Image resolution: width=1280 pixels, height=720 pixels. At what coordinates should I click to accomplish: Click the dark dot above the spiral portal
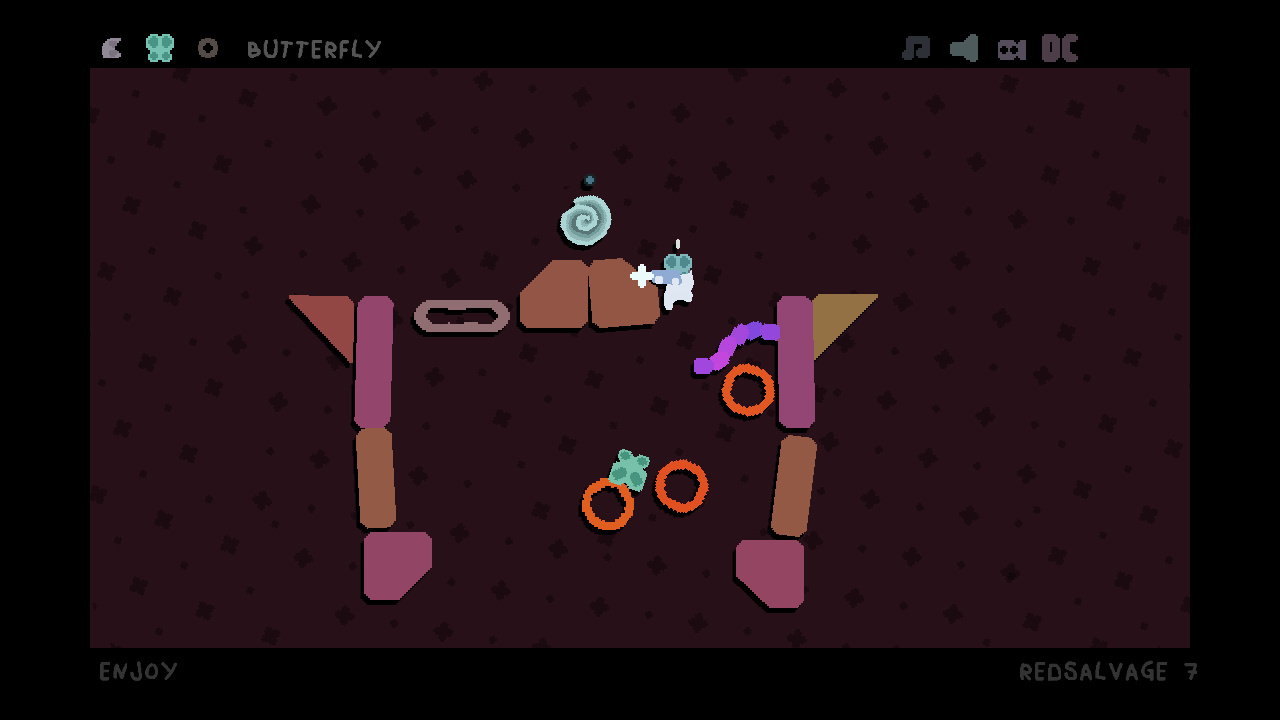pyautogui.click(x=588, y=181)
